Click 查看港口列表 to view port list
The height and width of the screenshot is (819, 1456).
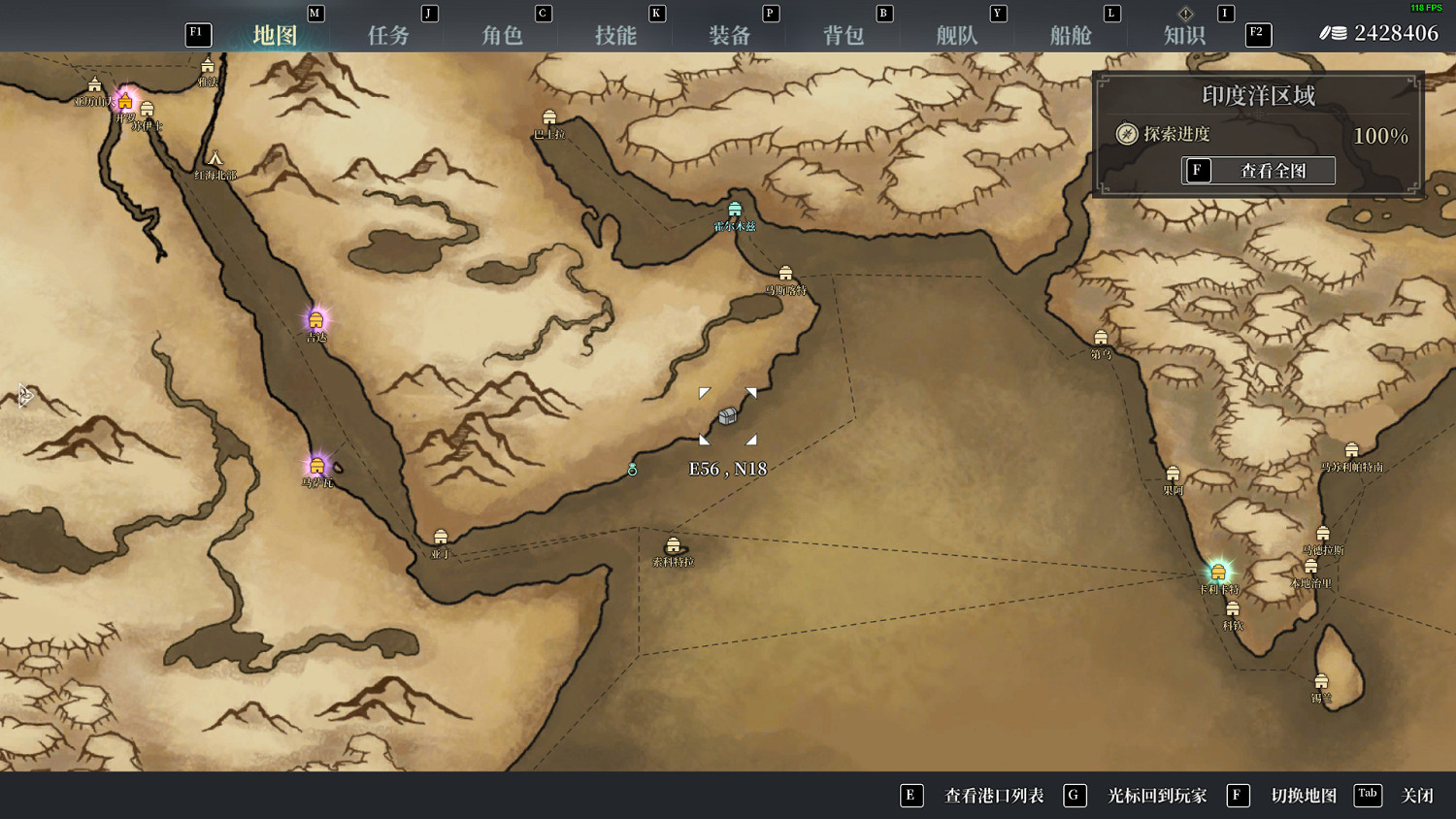(x=993, y=796)
